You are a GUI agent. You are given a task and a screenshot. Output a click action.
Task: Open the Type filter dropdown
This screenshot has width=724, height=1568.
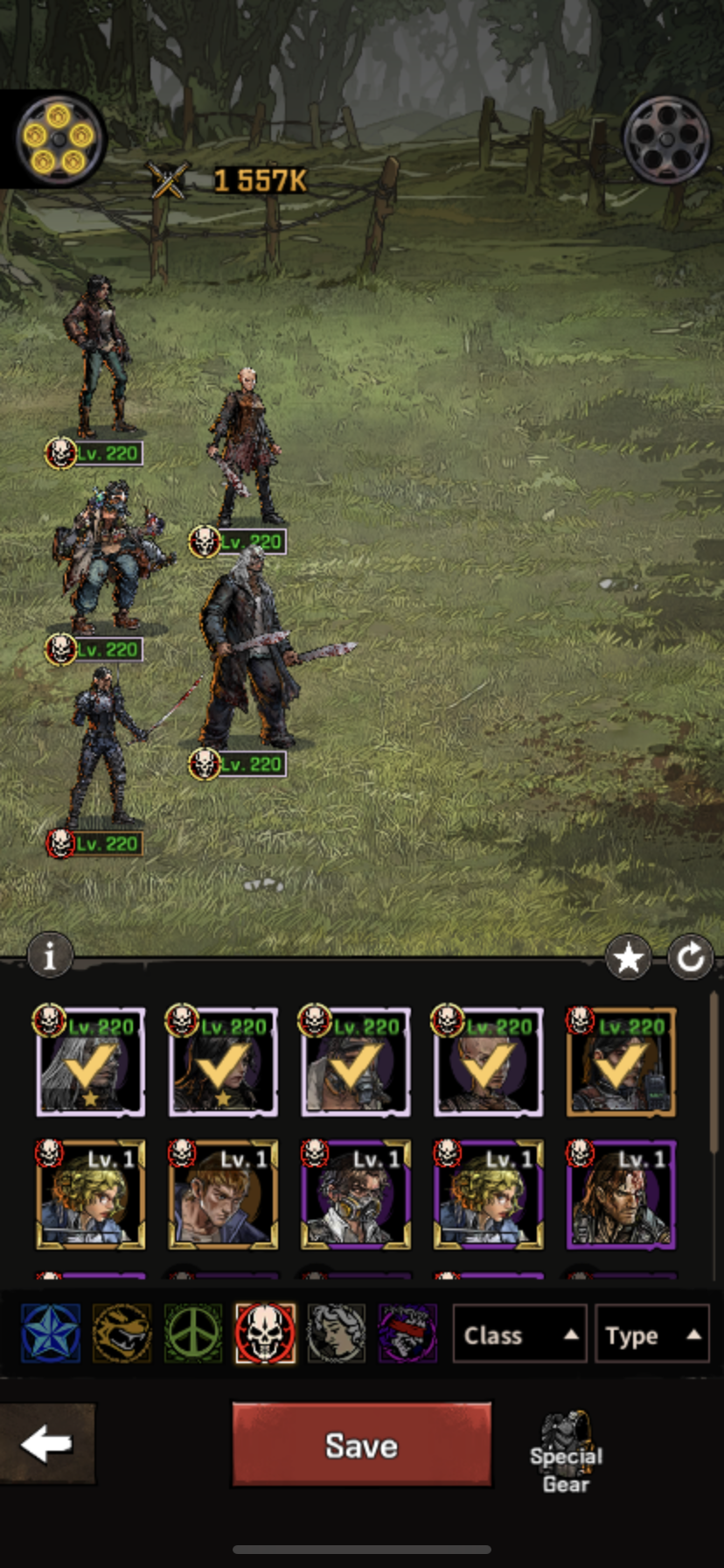[x=651, y=1335]
